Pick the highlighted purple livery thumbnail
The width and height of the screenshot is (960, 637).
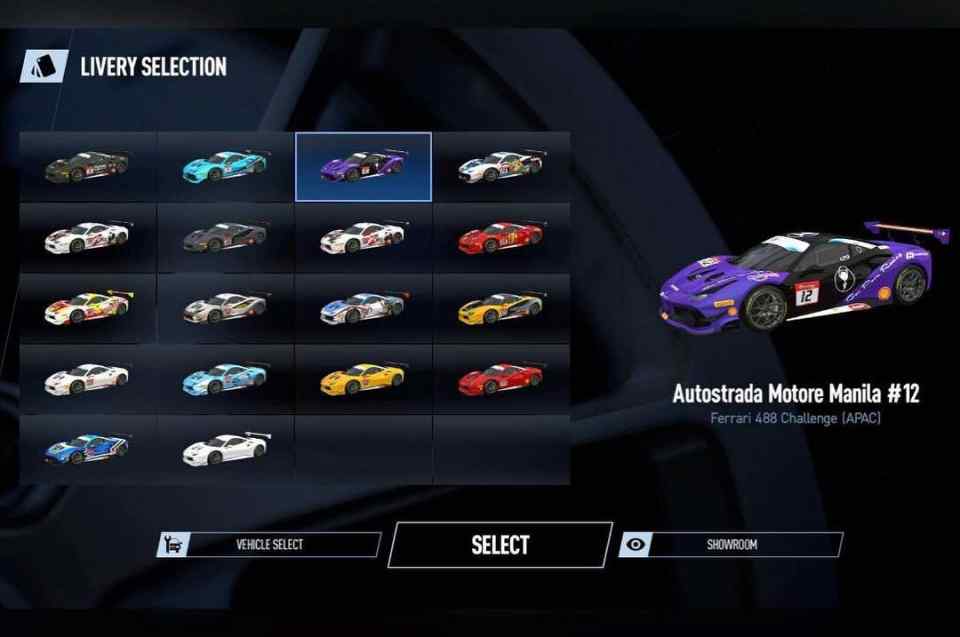(x=363, y=166)
